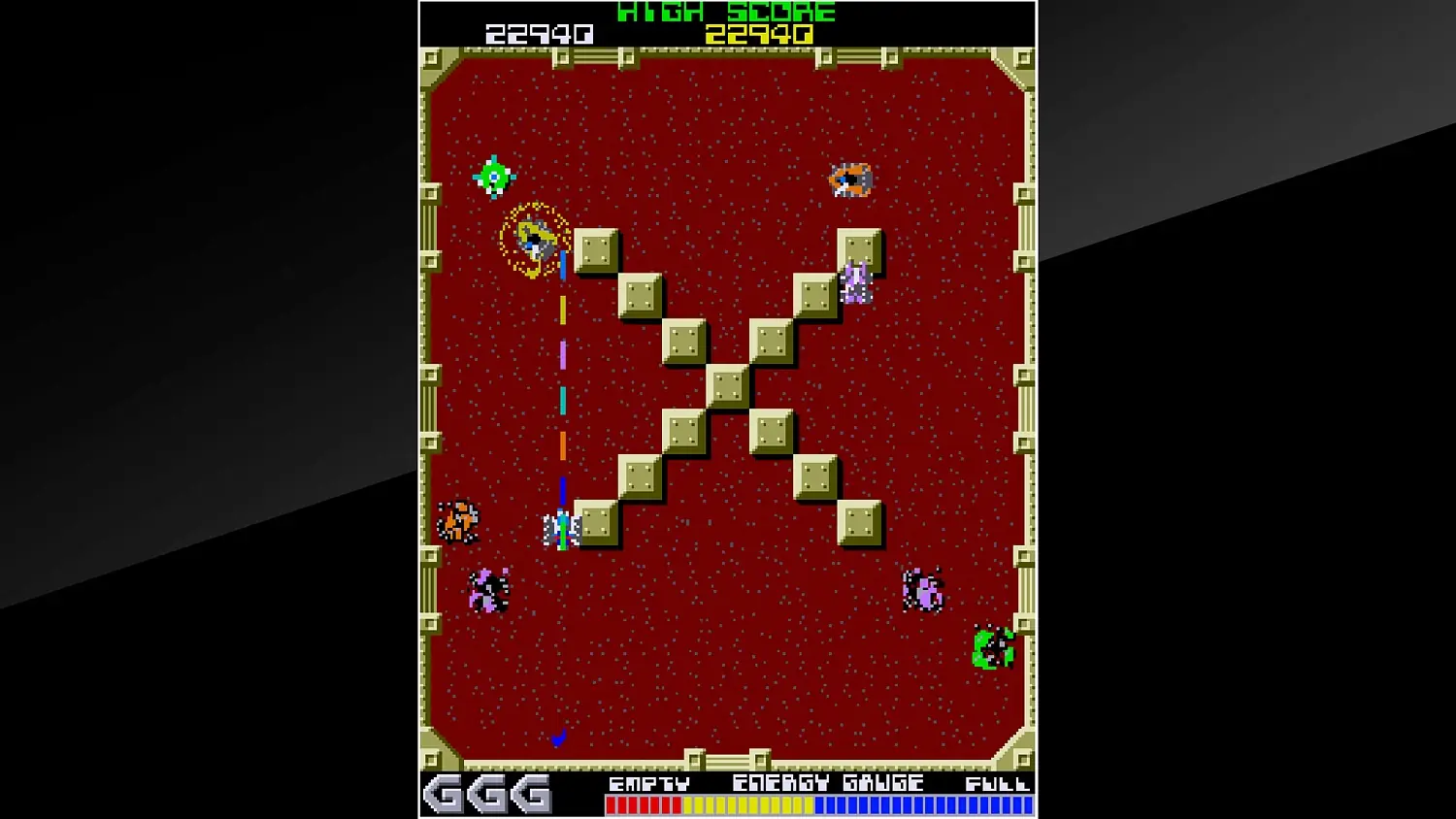
Task: Click the green spinning power-up item
Action: 493,177
